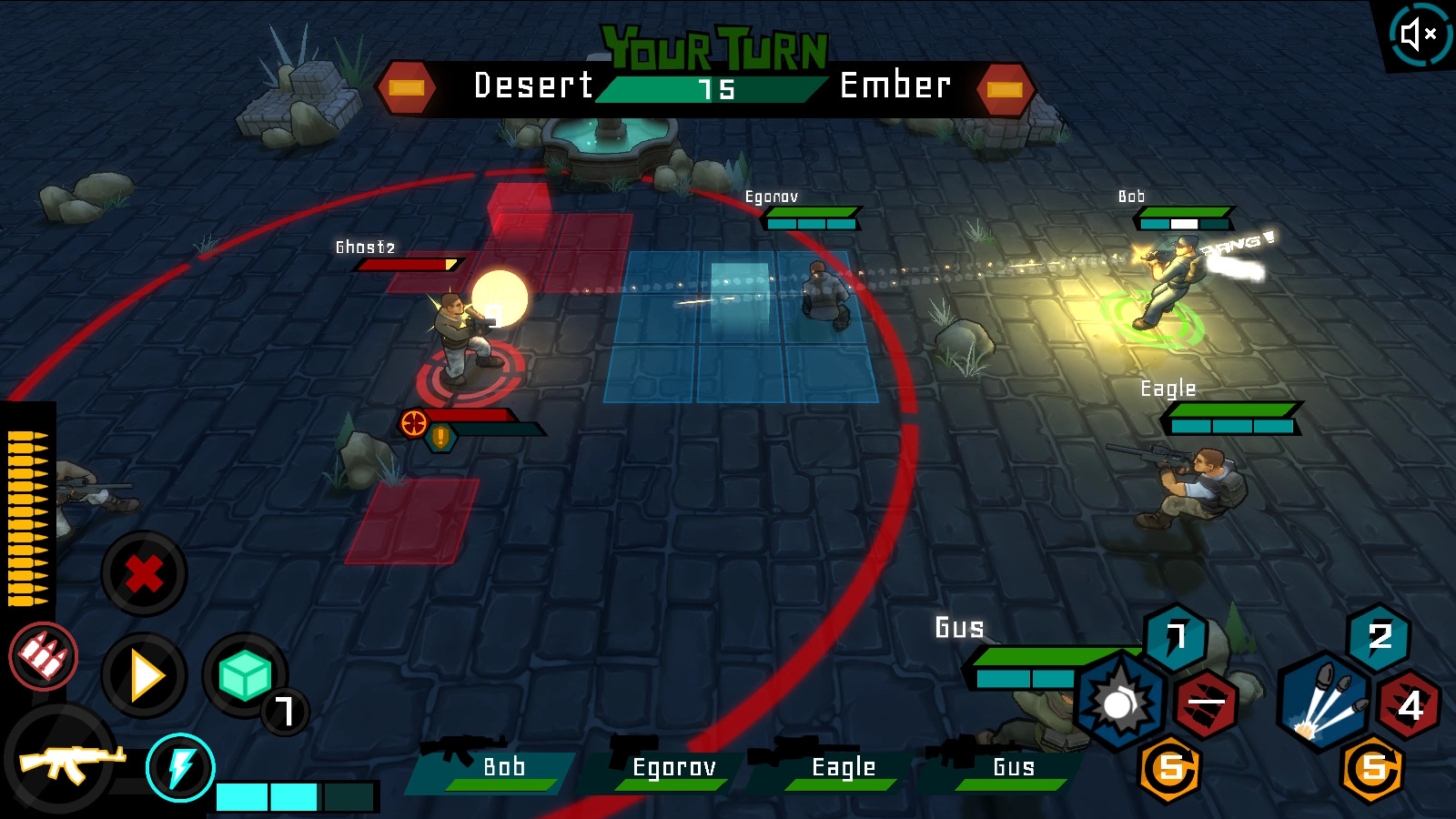Confirm with the yellow play arrow button
1456x819 pixels.
point(145,676)
